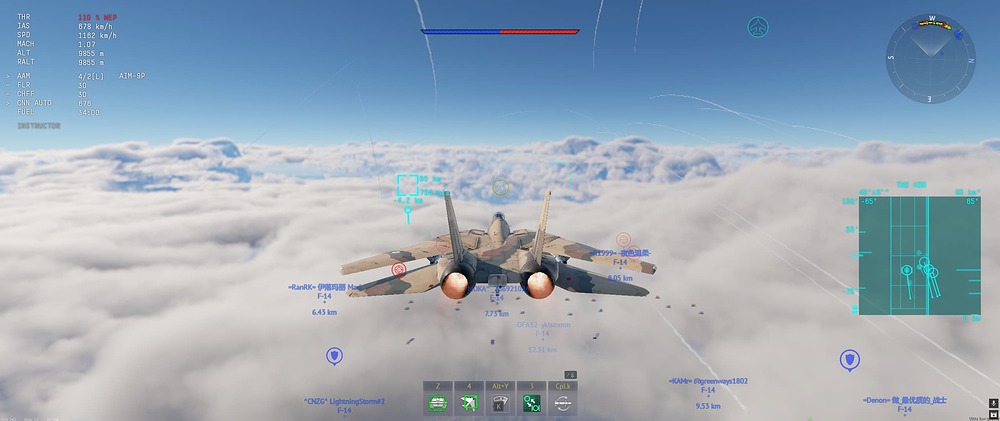The image size is (1000, 421).
Task: Click the microphone icon at the screen corner
Action: (992, 403)
